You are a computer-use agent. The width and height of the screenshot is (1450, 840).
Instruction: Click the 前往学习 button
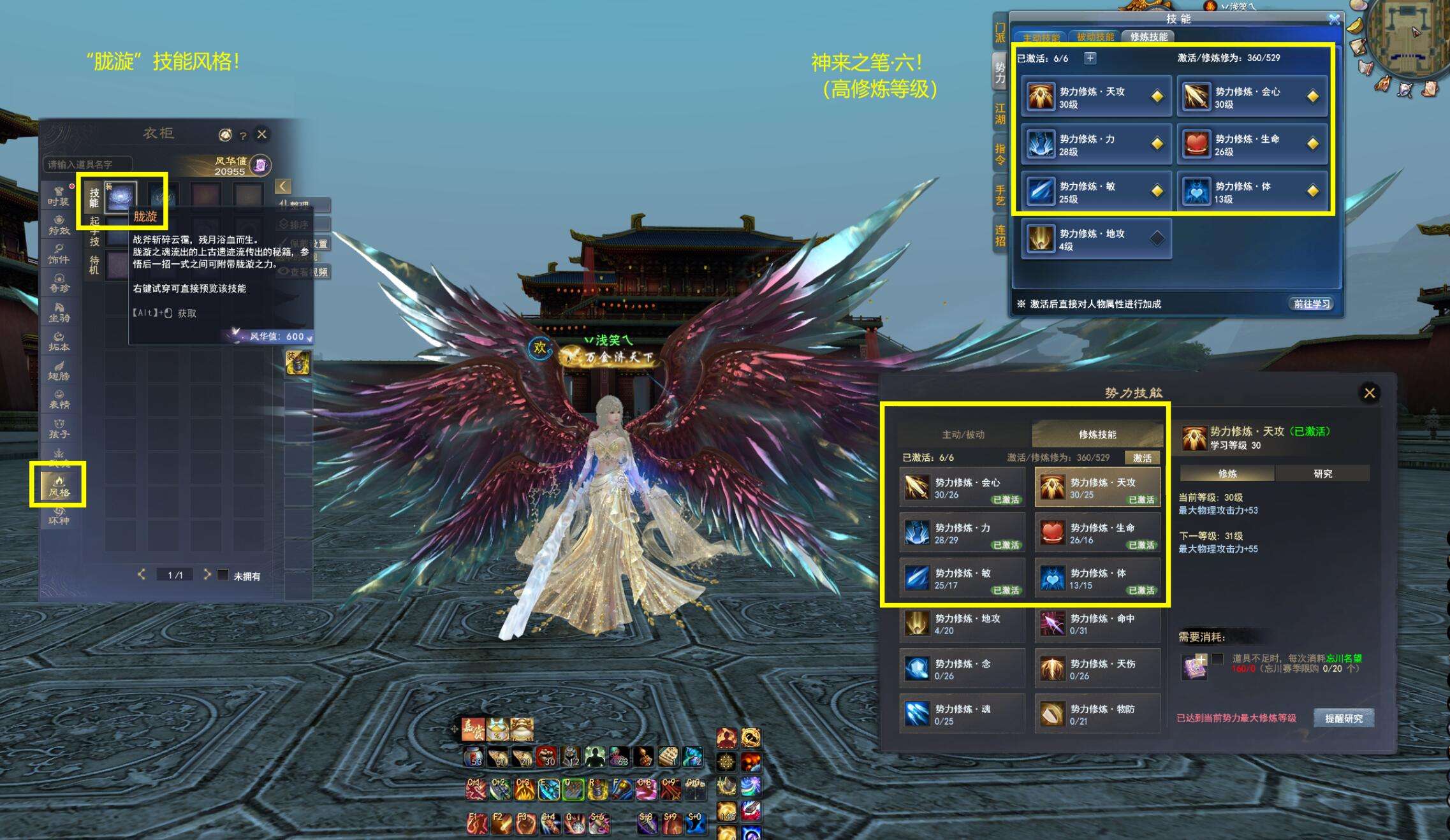[x=1311, y=304]
